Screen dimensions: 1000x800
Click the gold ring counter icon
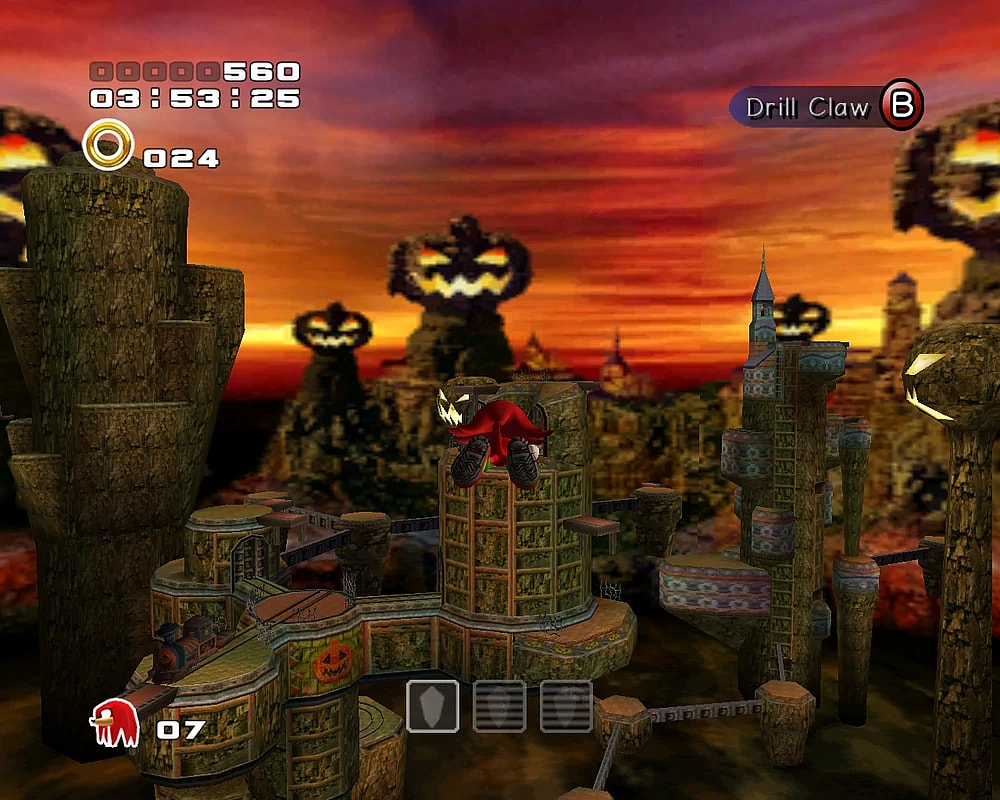coord(108,145)
